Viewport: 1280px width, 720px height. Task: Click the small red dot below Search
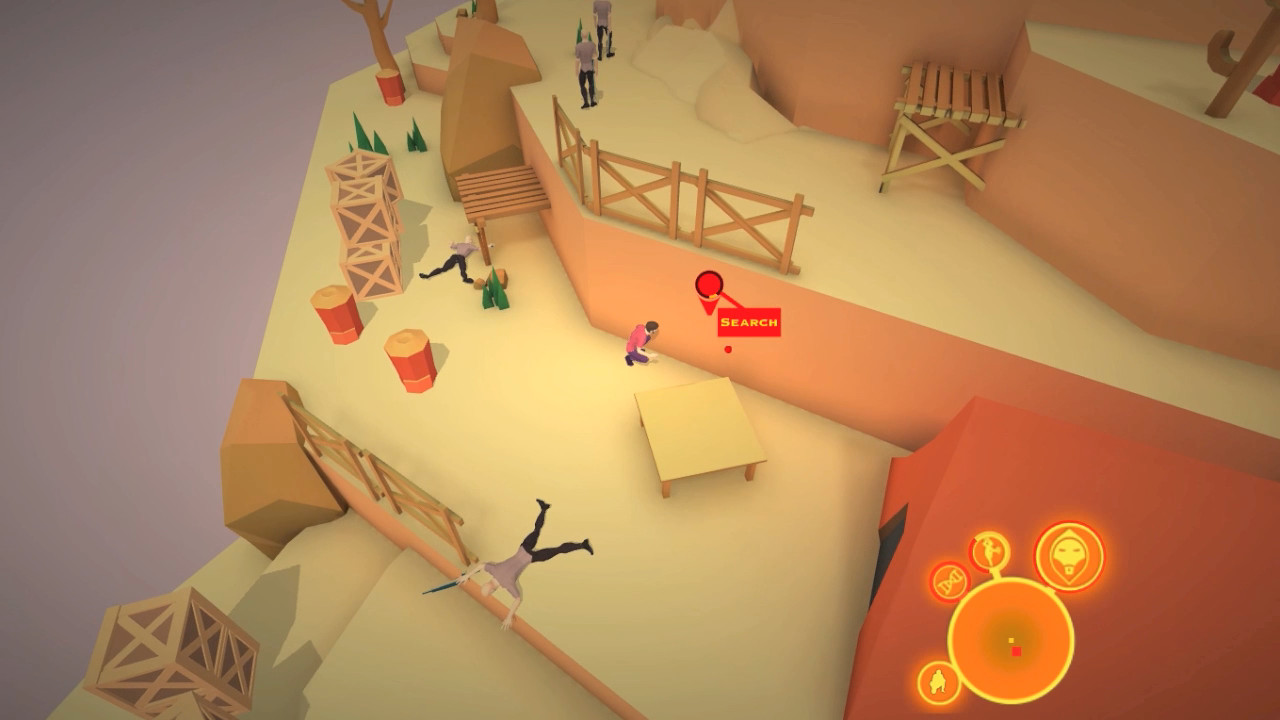pos(729,349)
